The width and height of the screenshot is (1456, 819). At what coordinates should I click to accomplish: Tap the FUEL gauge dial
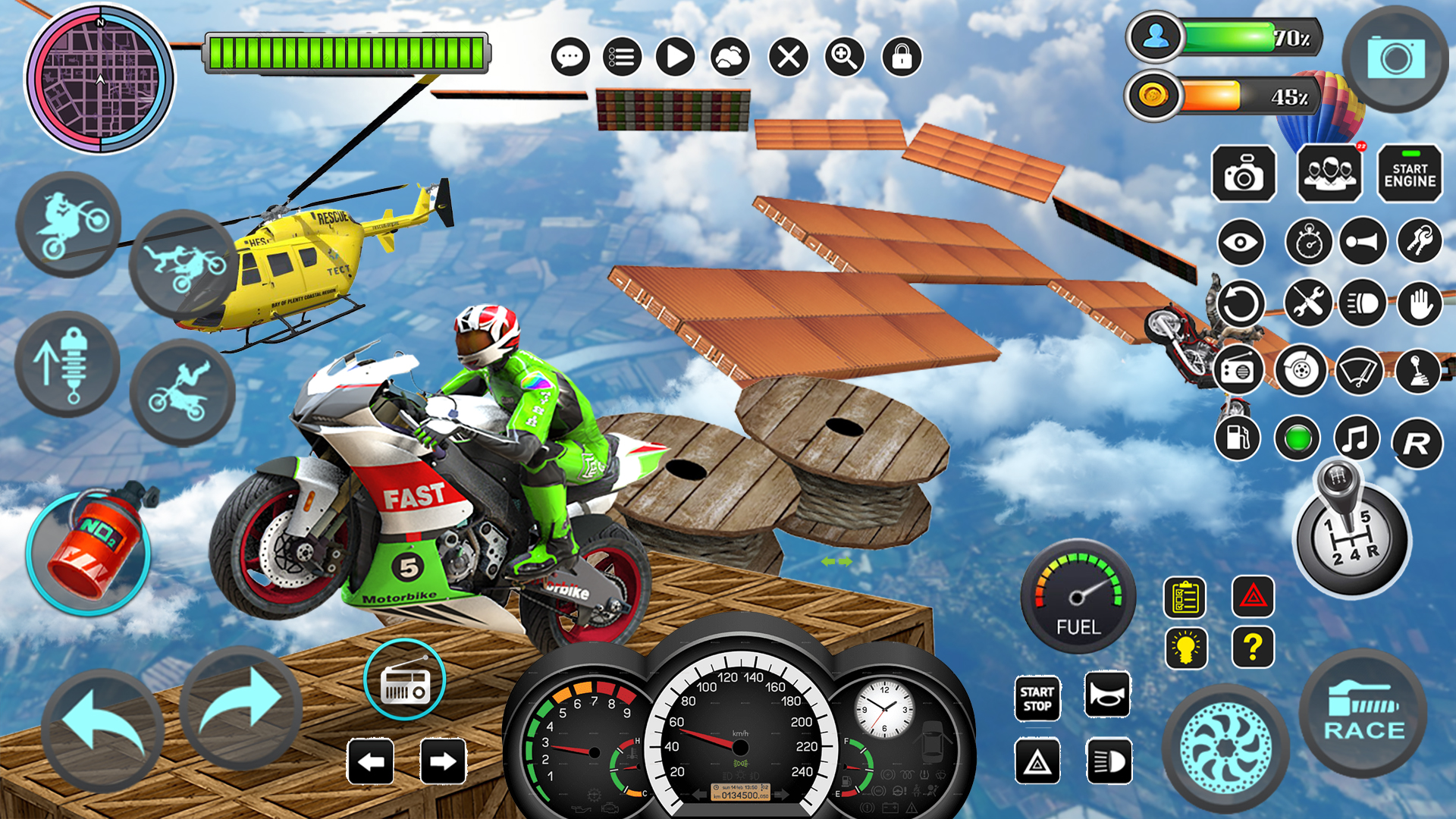pyautogui.click(x=1077, y=603)
